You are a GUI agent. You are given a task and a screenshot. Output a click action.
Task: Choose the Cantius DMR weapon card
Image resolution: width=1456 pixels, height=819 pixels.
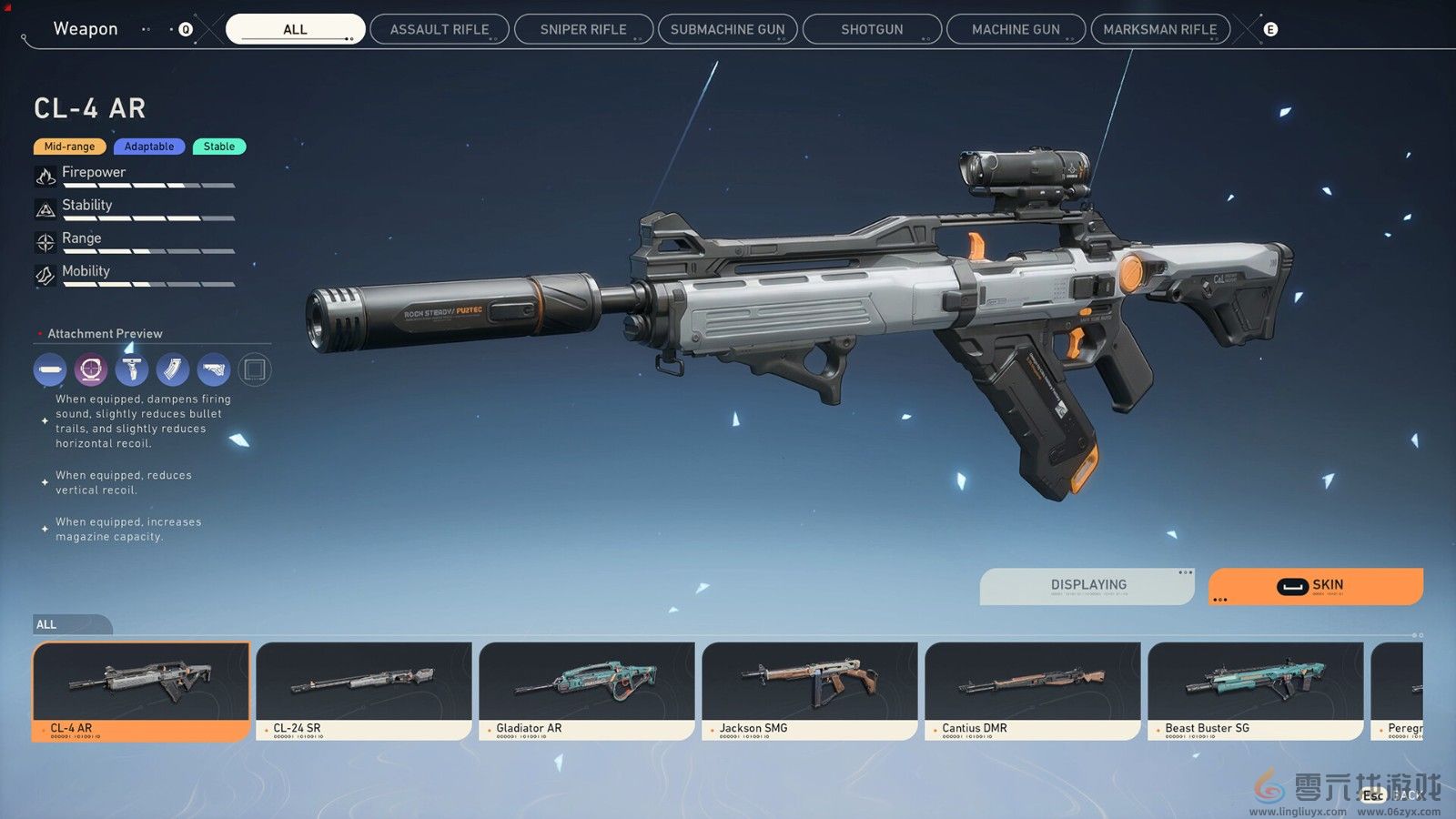coord(1033,691)
